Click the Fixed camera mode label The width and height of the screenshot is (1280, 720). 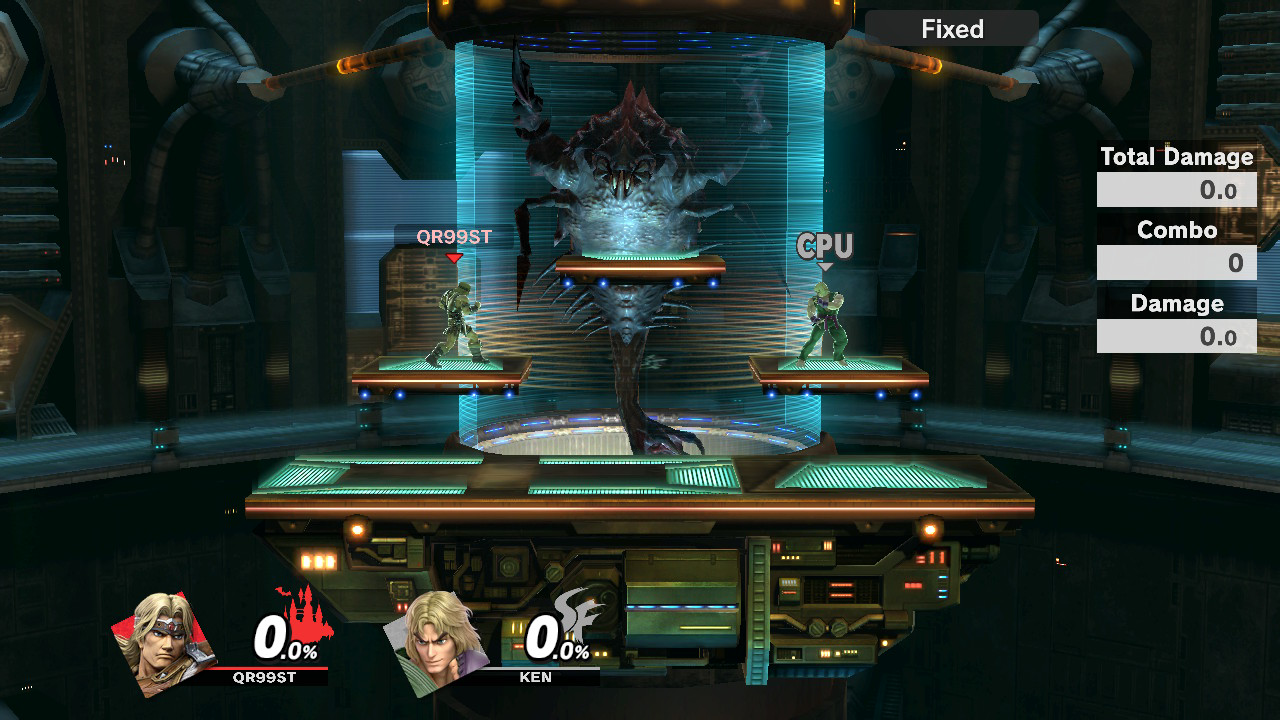951,29
